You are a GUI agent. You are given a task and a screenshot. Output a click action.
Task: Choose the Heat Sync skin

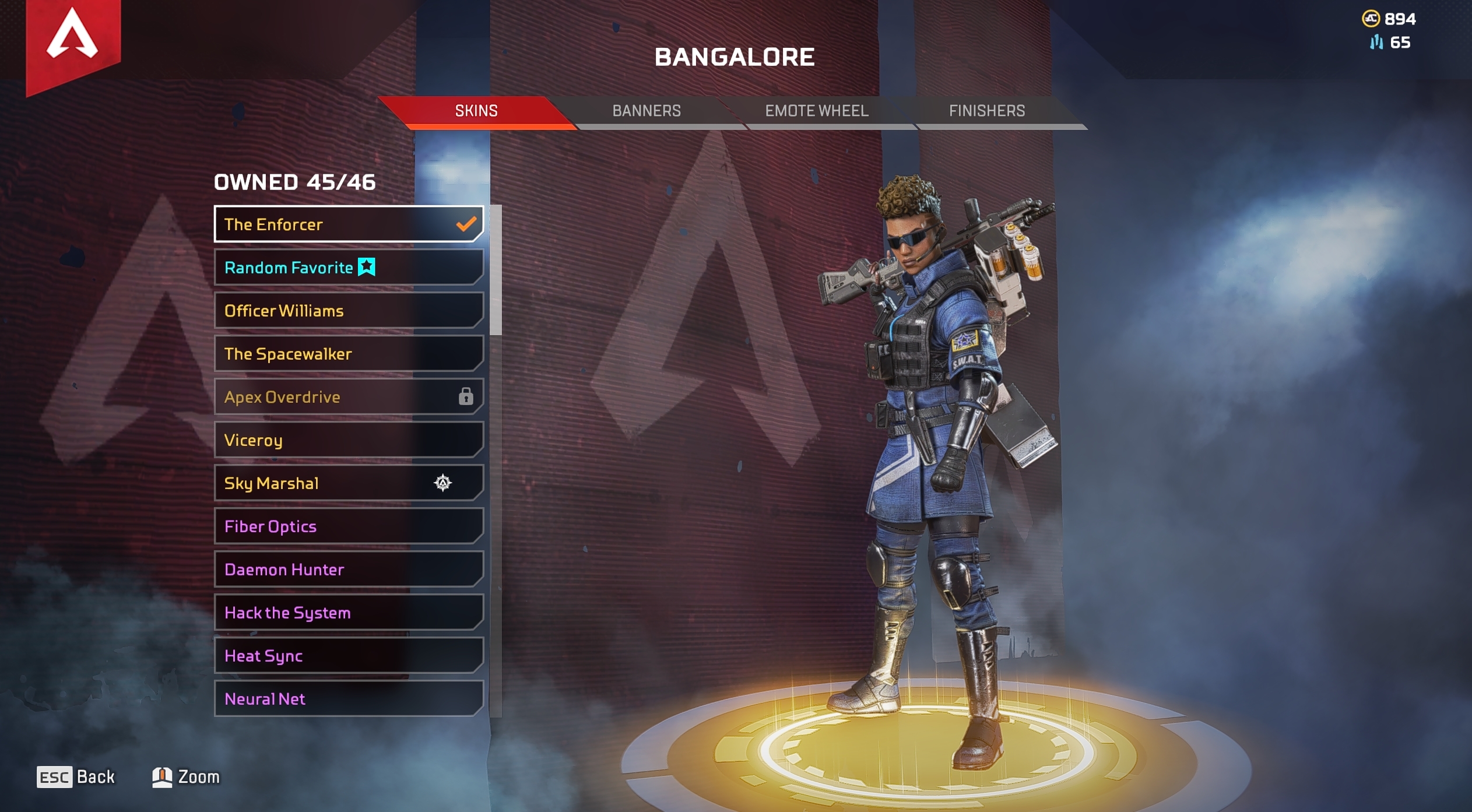pyautogui.click(x=348, y=656)
